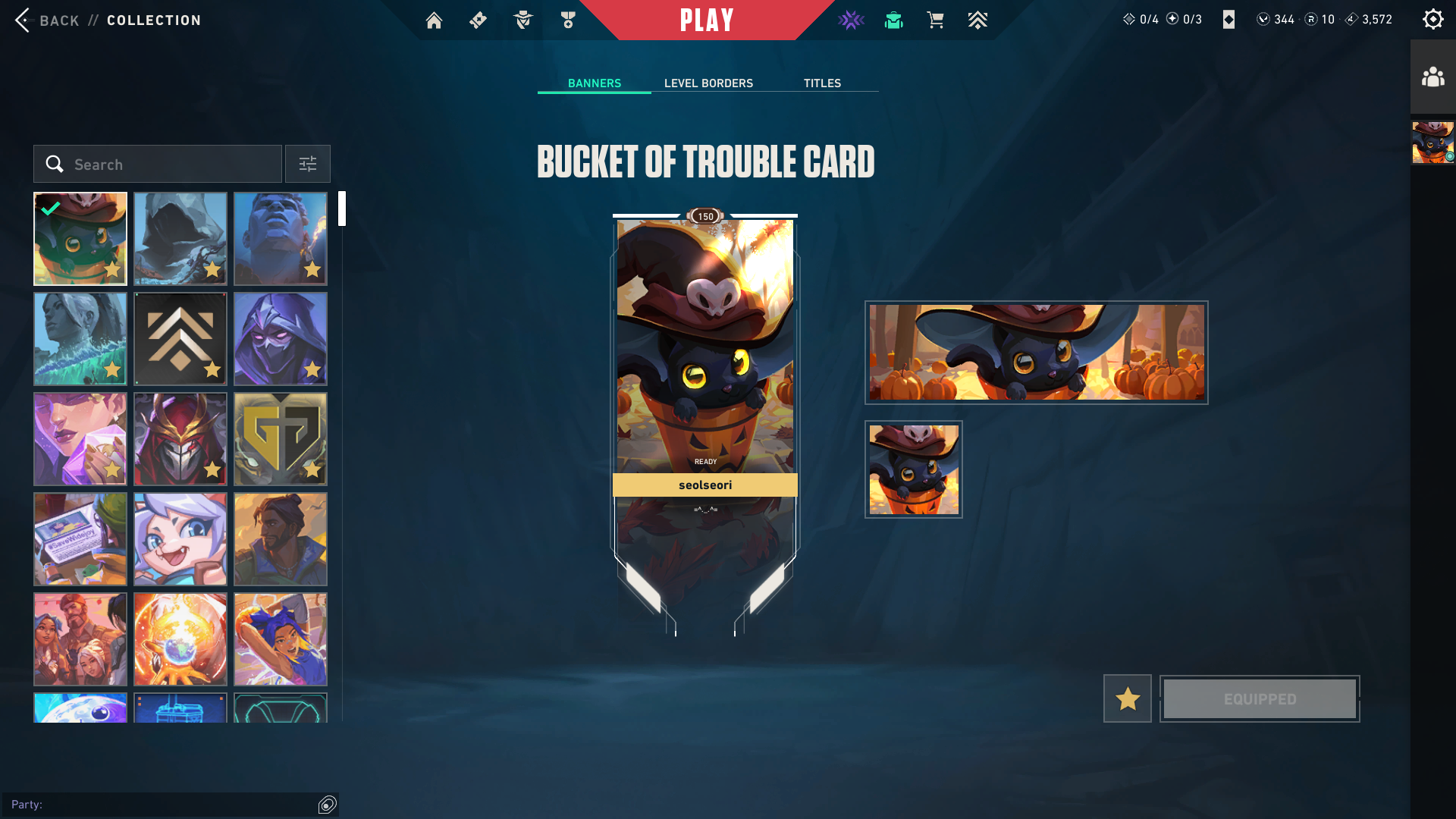Switch to the Titles tab
The image size is (1456, 819).
(822, 83)
